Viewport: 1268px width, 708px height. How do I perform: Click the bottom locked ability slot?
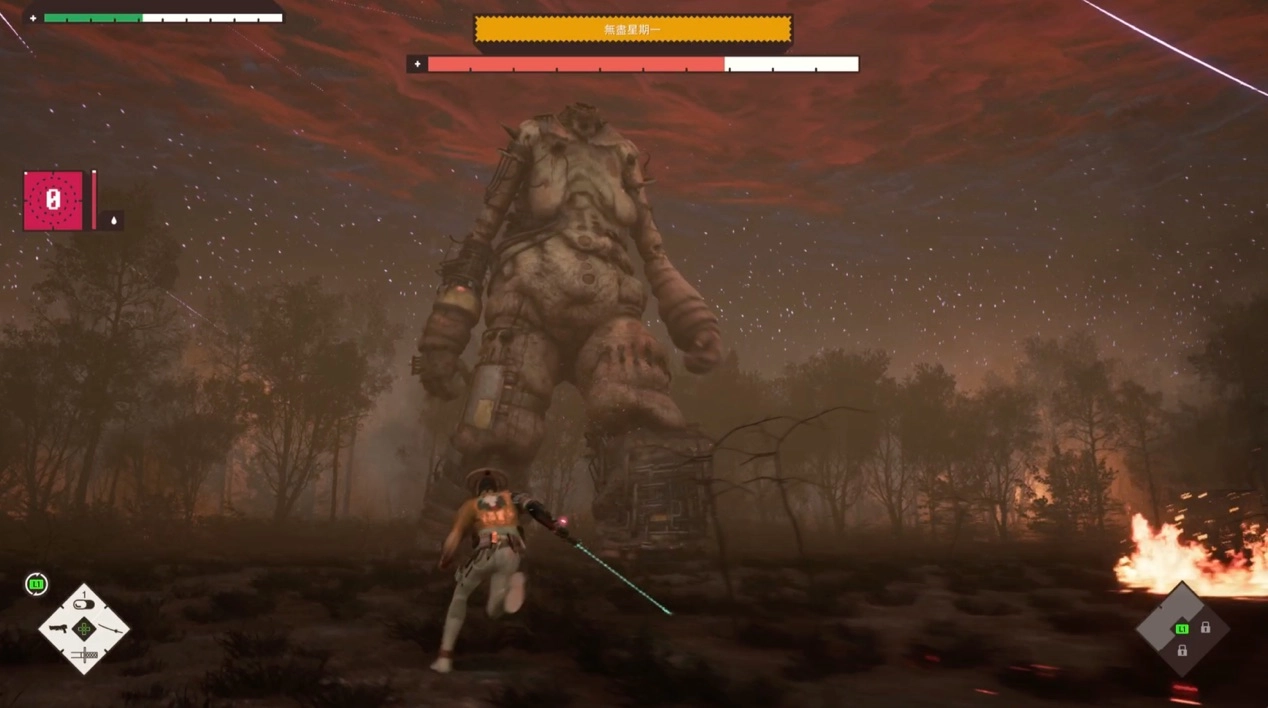pyautogui.click(x=1182, y=650)
